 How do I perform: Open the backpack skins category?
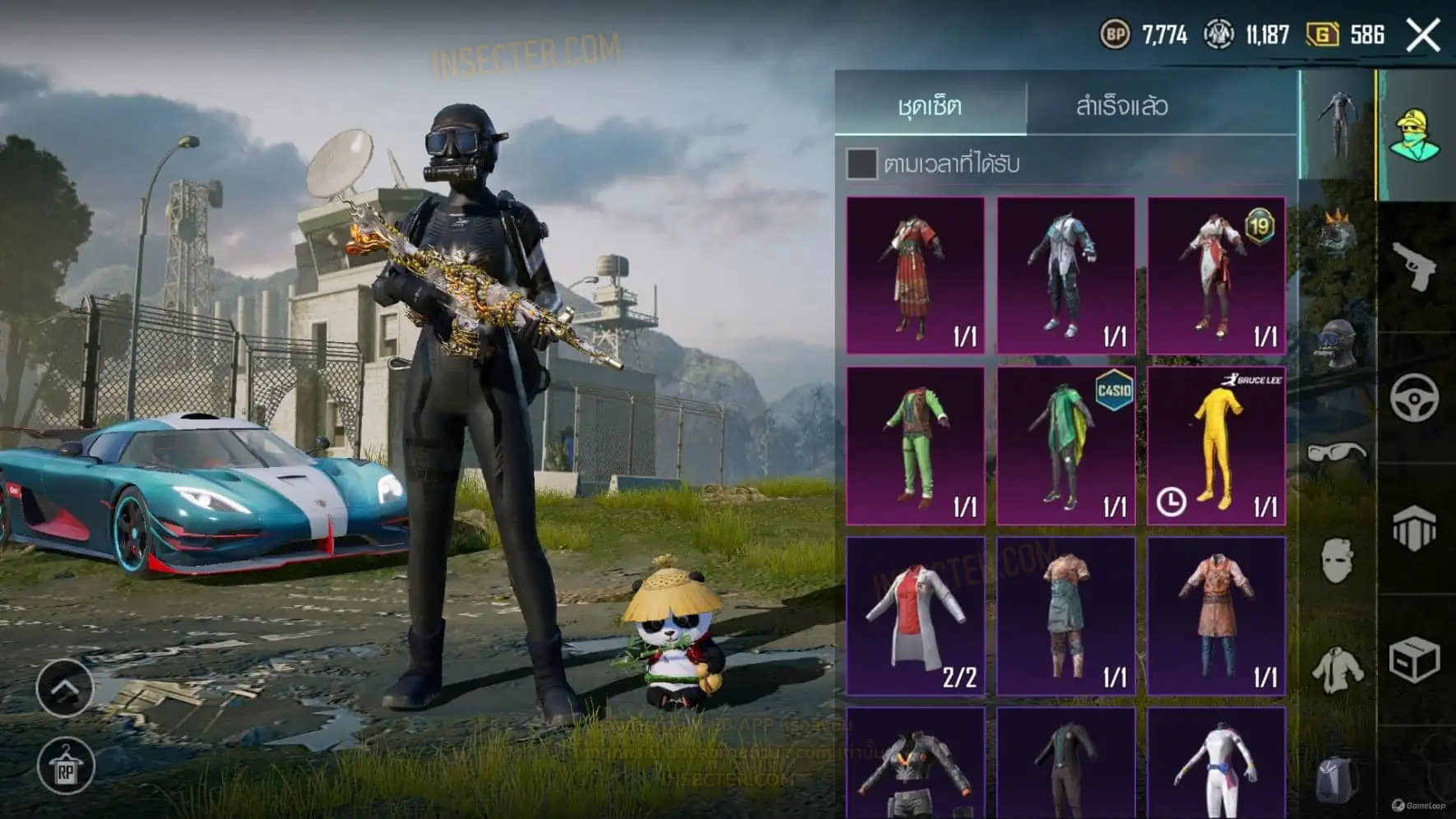pos(1338,778)
